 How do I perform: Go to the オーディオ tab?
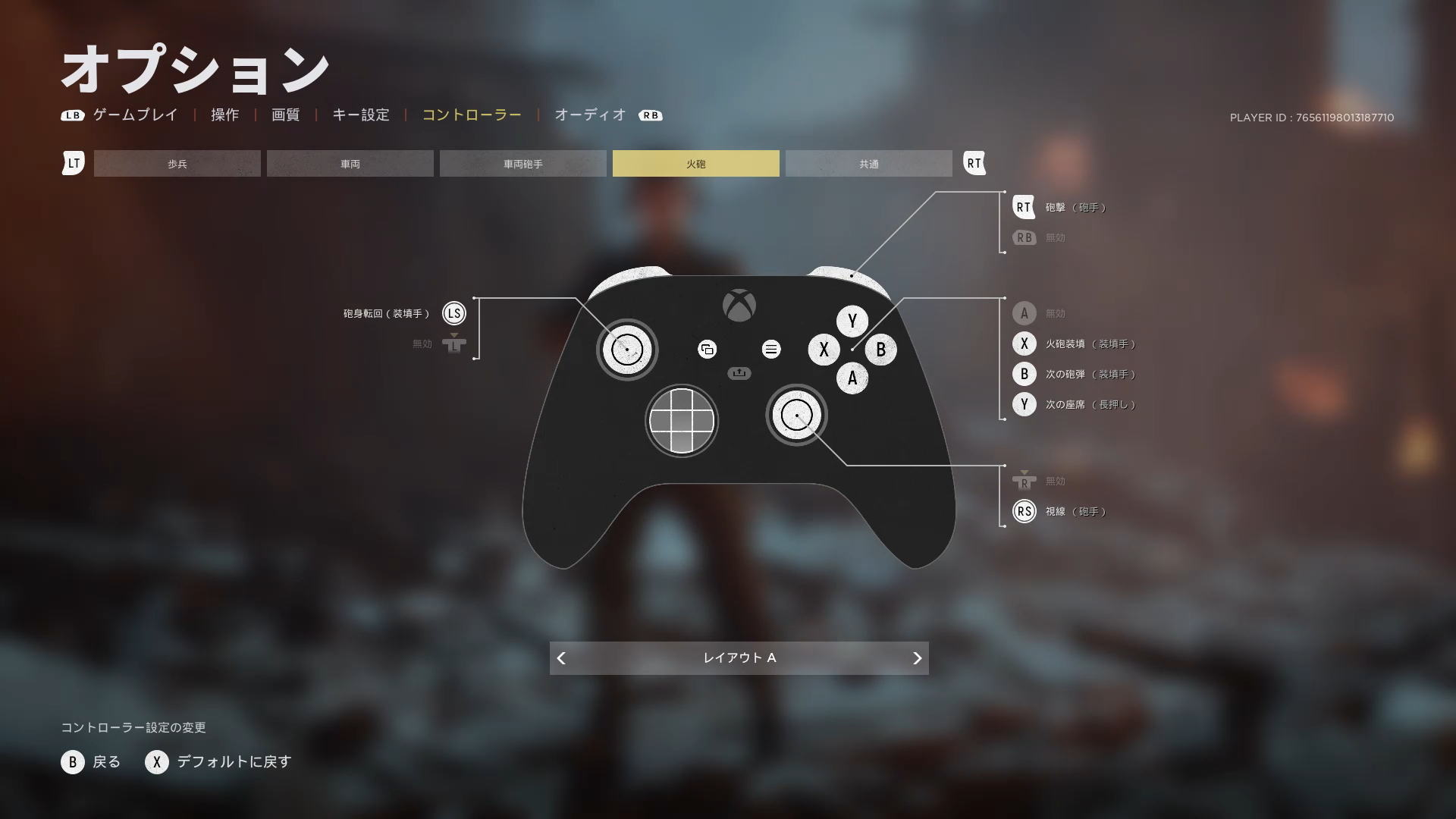(590, 115)
